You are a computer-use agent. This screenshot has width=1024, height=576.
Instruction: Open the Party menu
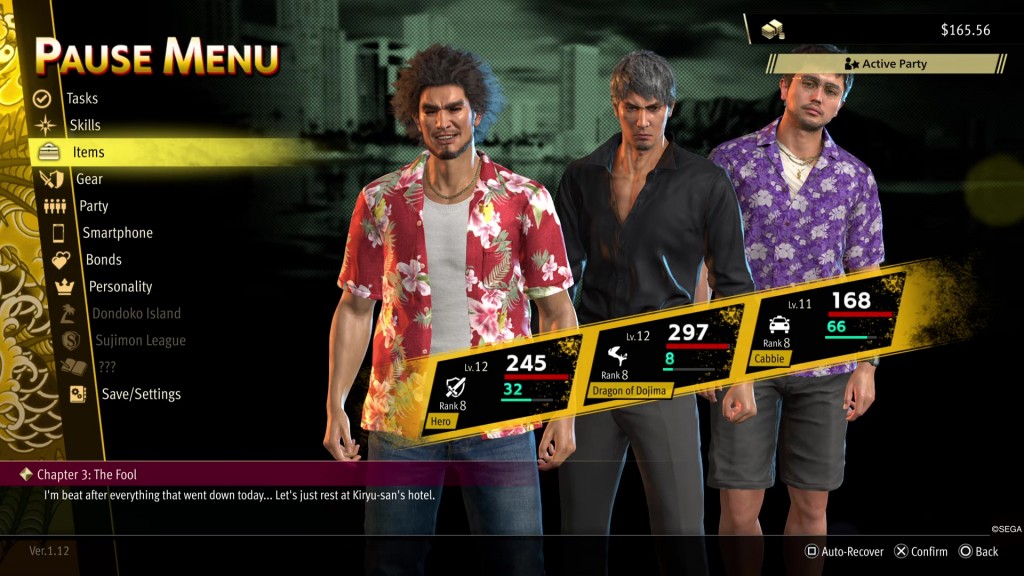click(93, 206)
